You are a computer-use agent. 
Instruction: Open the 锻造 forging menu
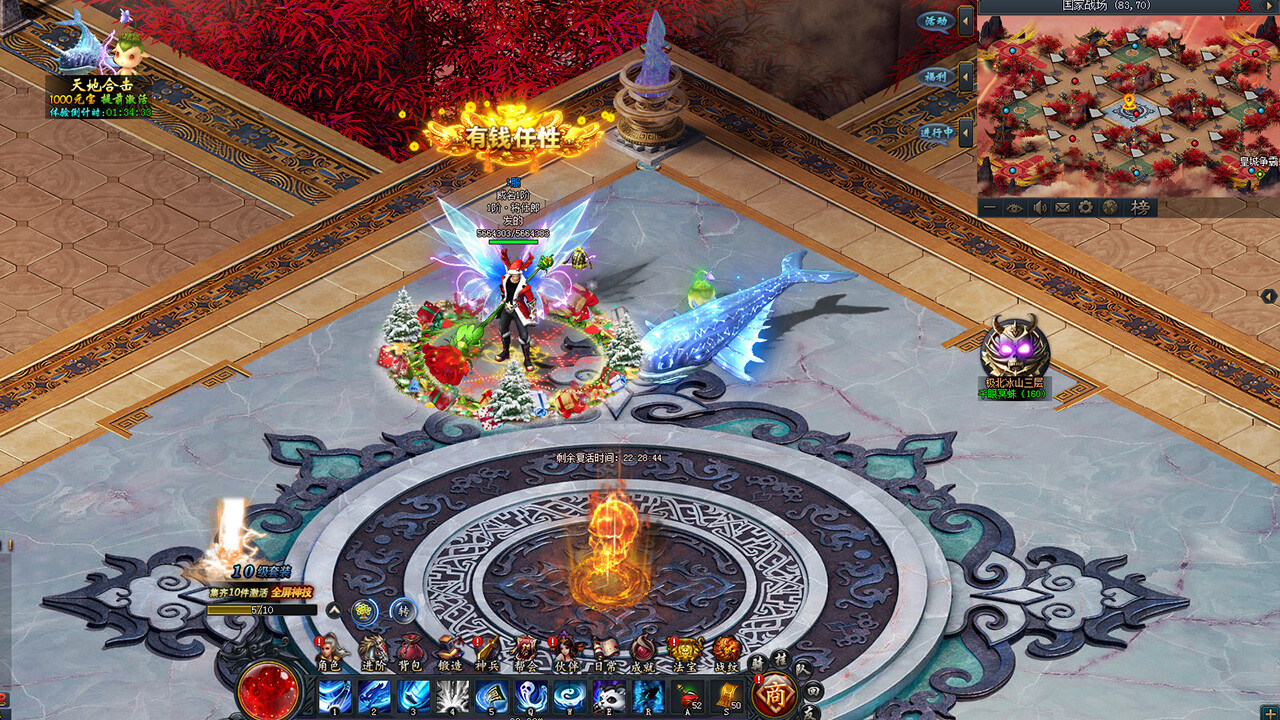click(449, 652)
